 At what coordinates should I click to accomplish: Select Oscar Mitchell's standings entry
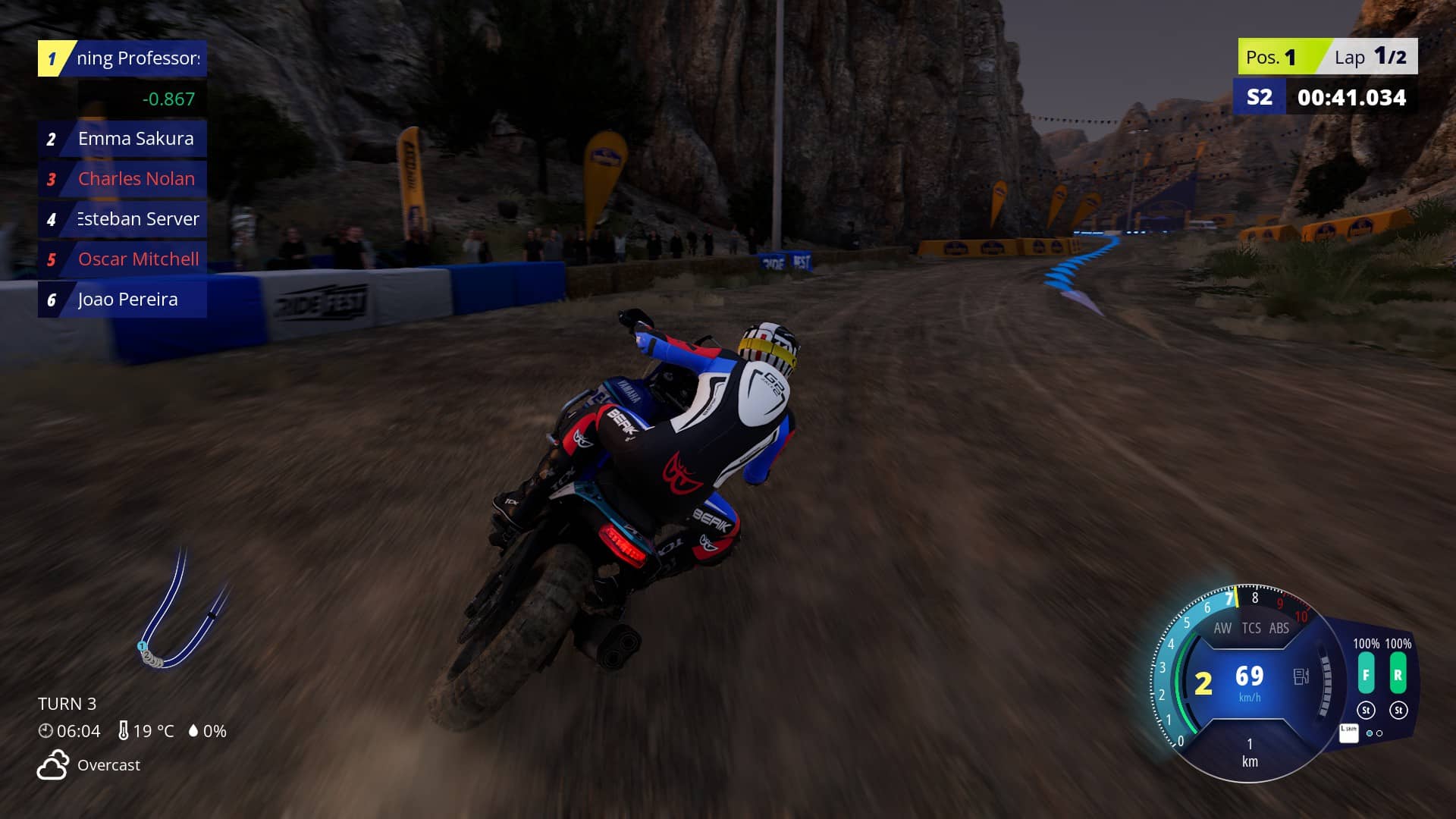click(x=122, y=259)
